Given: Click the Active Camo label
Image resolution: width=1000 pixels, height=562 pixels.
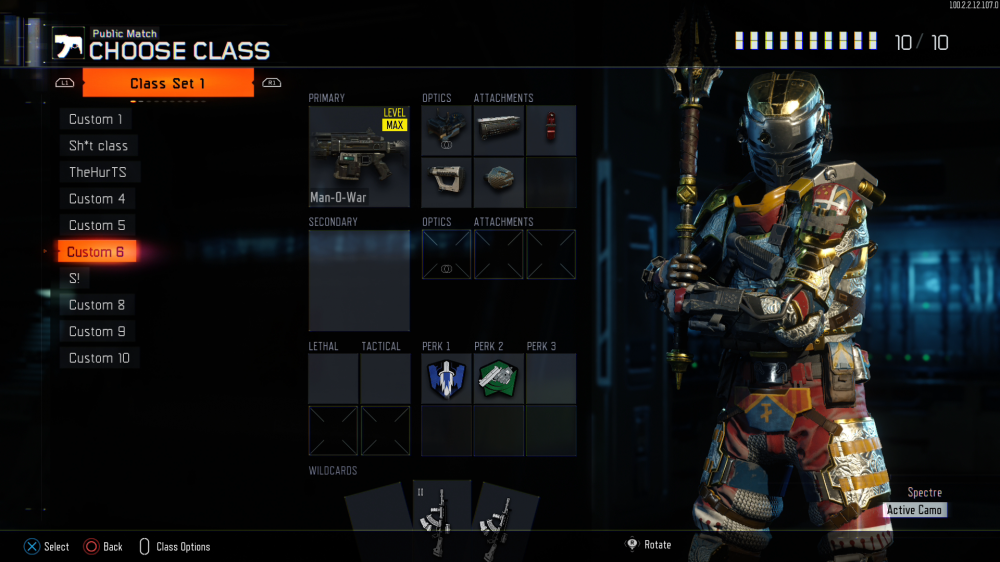Looking at the screenshot, I should tap(915, 510).
